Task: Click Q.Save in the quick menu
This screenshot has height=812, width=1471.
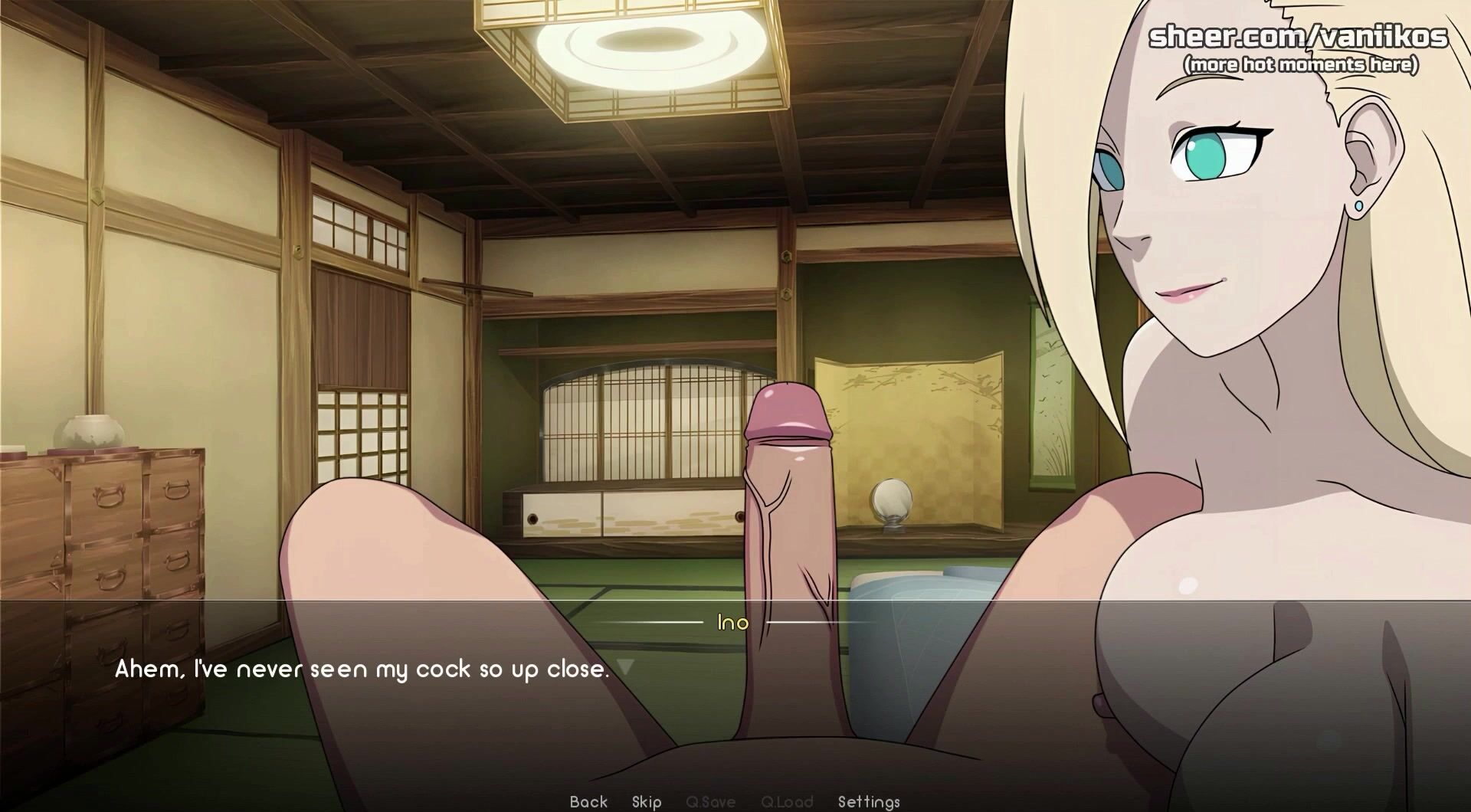Action: coord(710,801)
